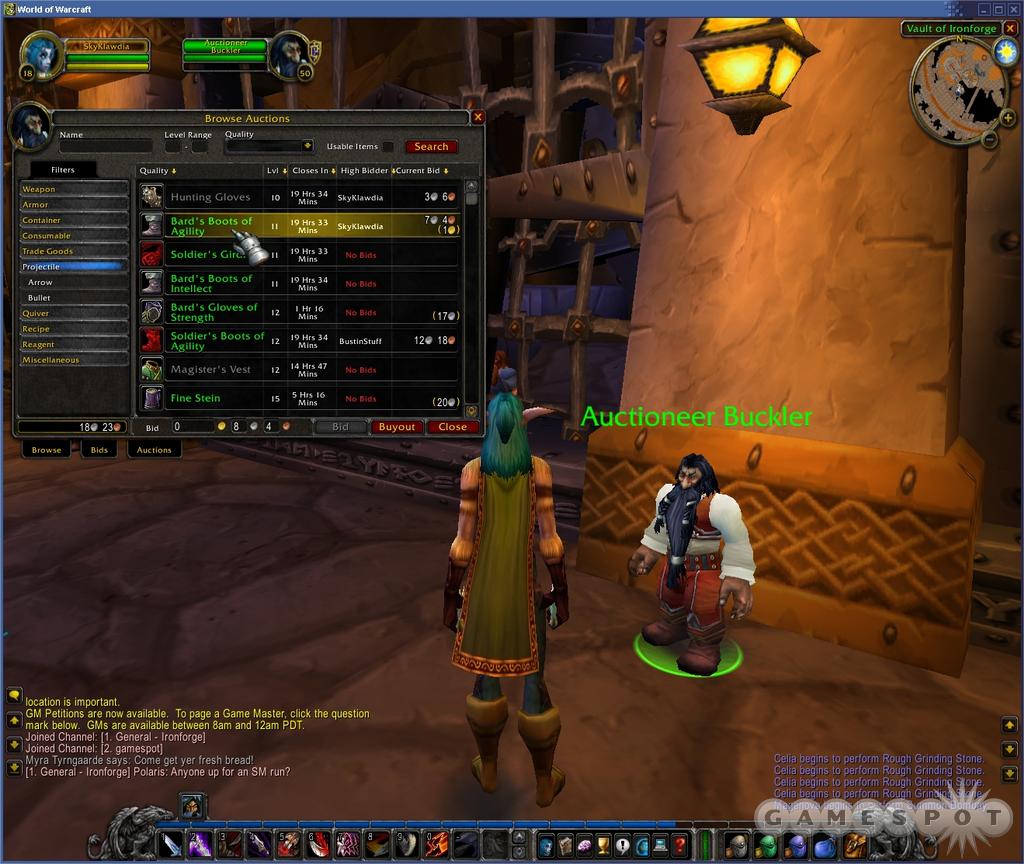The width and height of the screenshot is (1024, 864).
Task: Select the Auctioneer Buckler target portrait
Action: tap(289, 56)
